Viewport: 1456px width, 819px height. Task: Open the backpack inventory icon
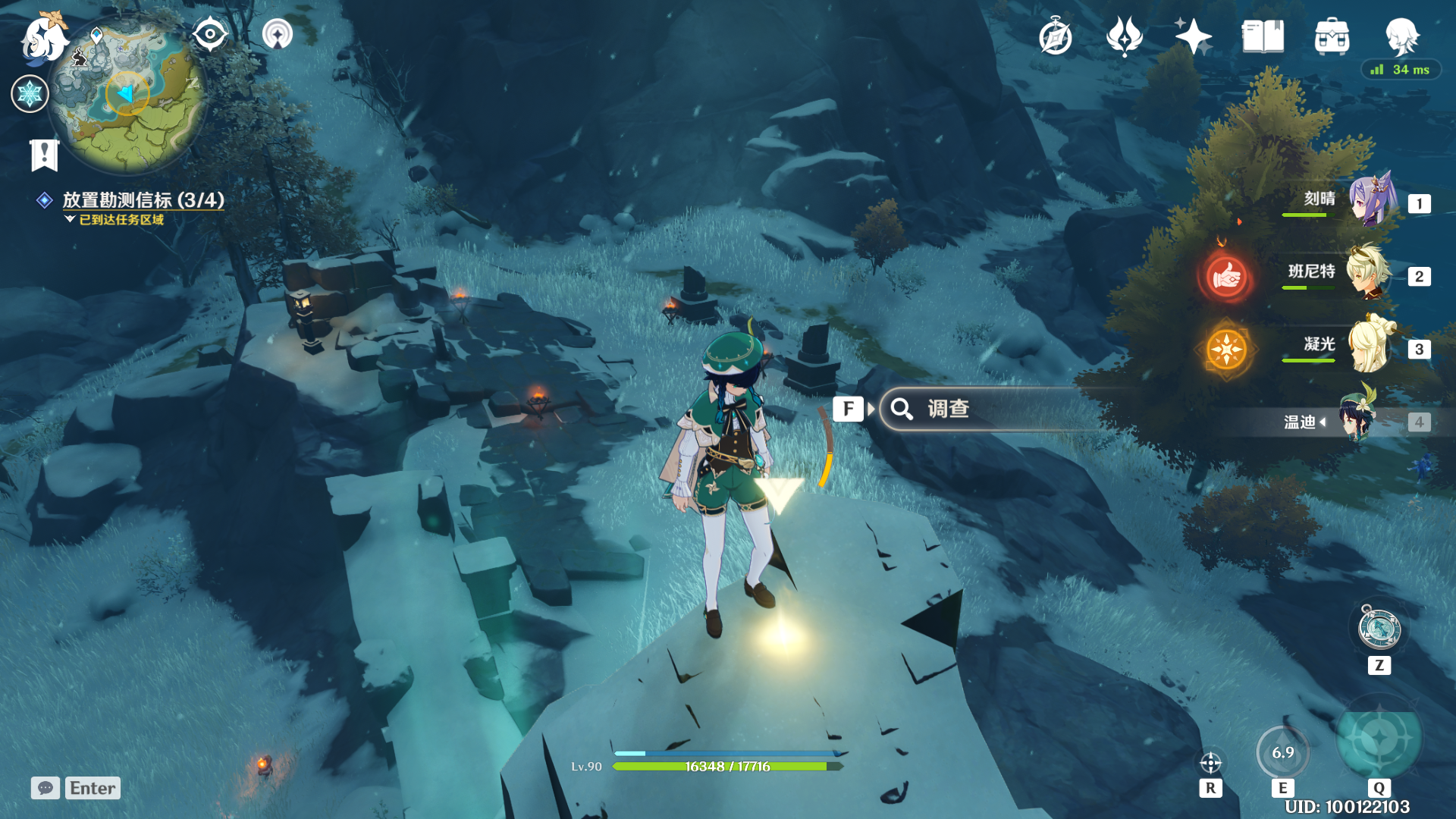pos(1332,36)
